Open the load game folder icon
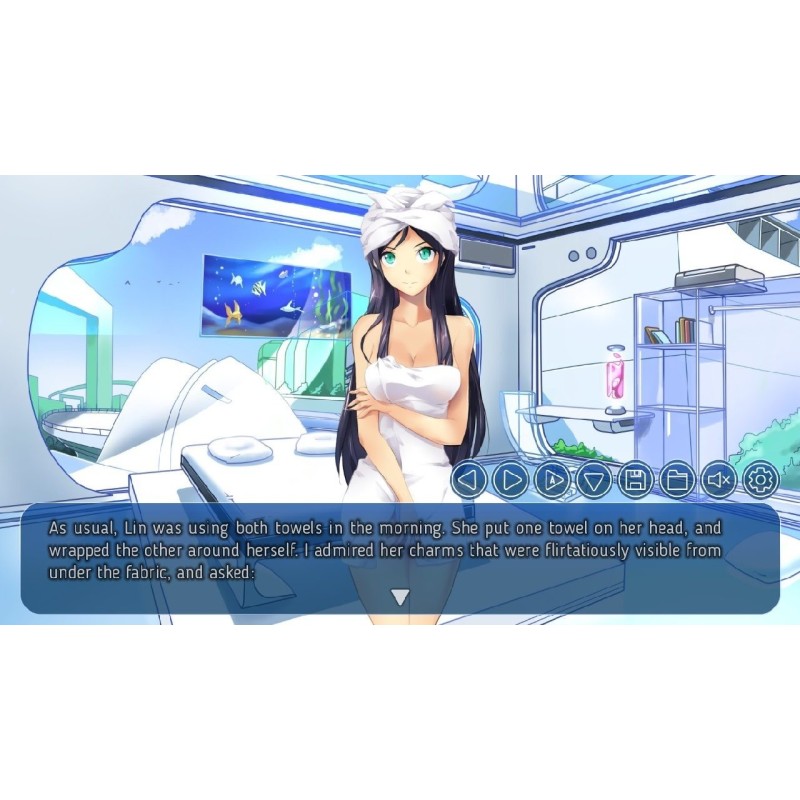This screenshot has width=800, height=800. 677,481
